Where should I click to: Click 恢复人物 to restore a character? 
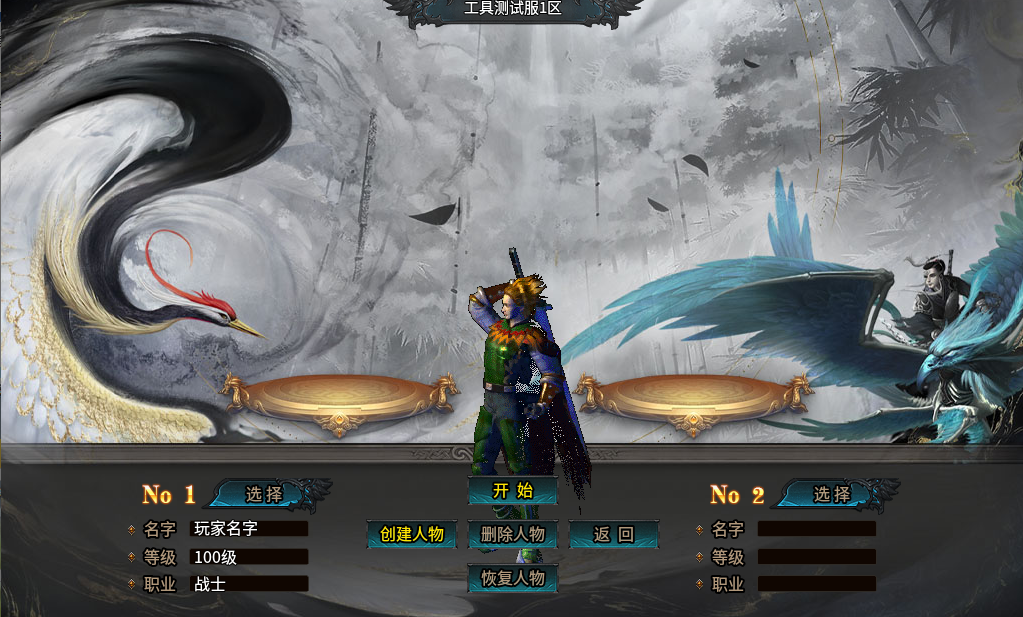(512, 578)
